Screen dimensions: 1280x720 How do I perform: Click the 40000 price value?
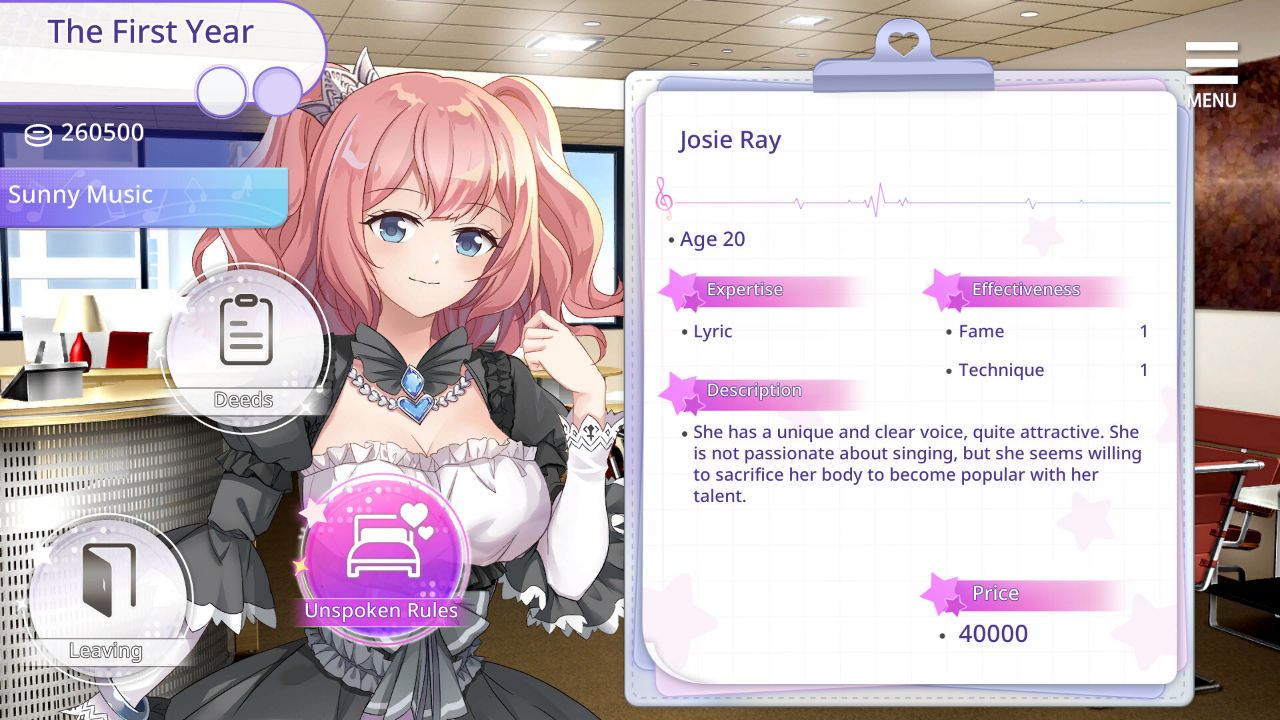pyautogui.click(x=994, y=633)
